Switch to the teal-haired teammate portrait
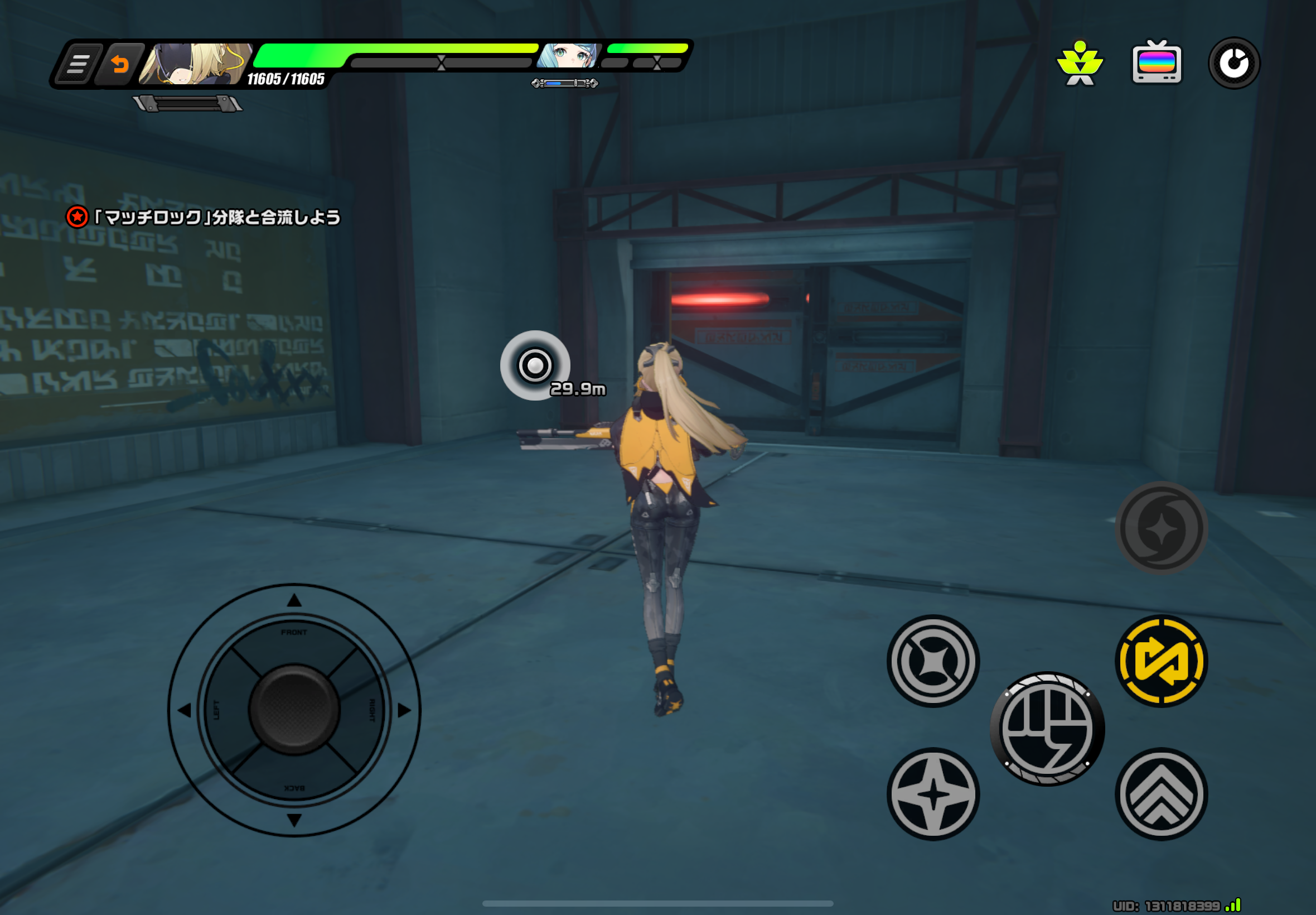This screenshot has height=915, width=1316. (568, 56)
